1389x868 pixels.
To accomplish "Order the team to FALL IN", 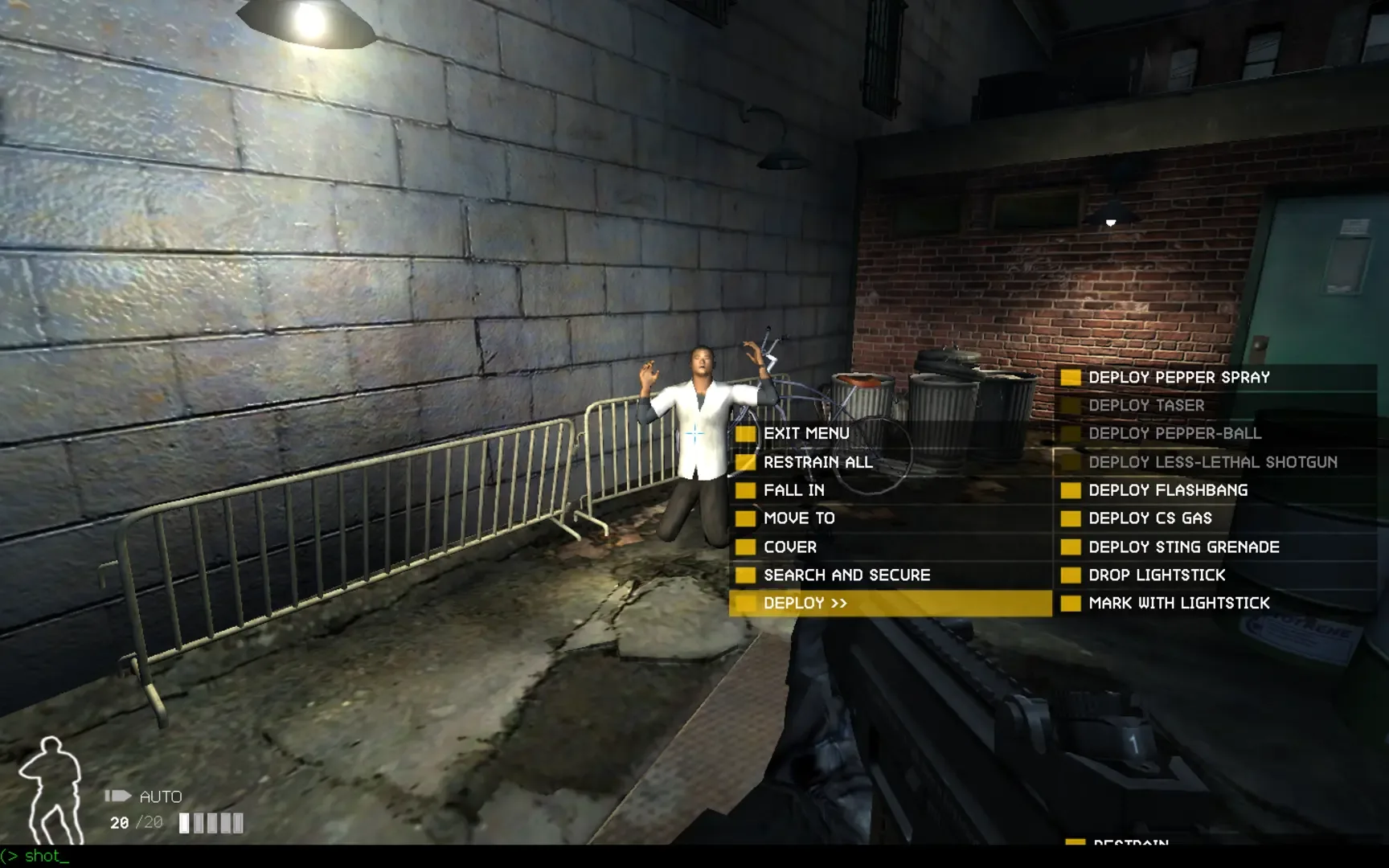I will click(x=796, y=490).
